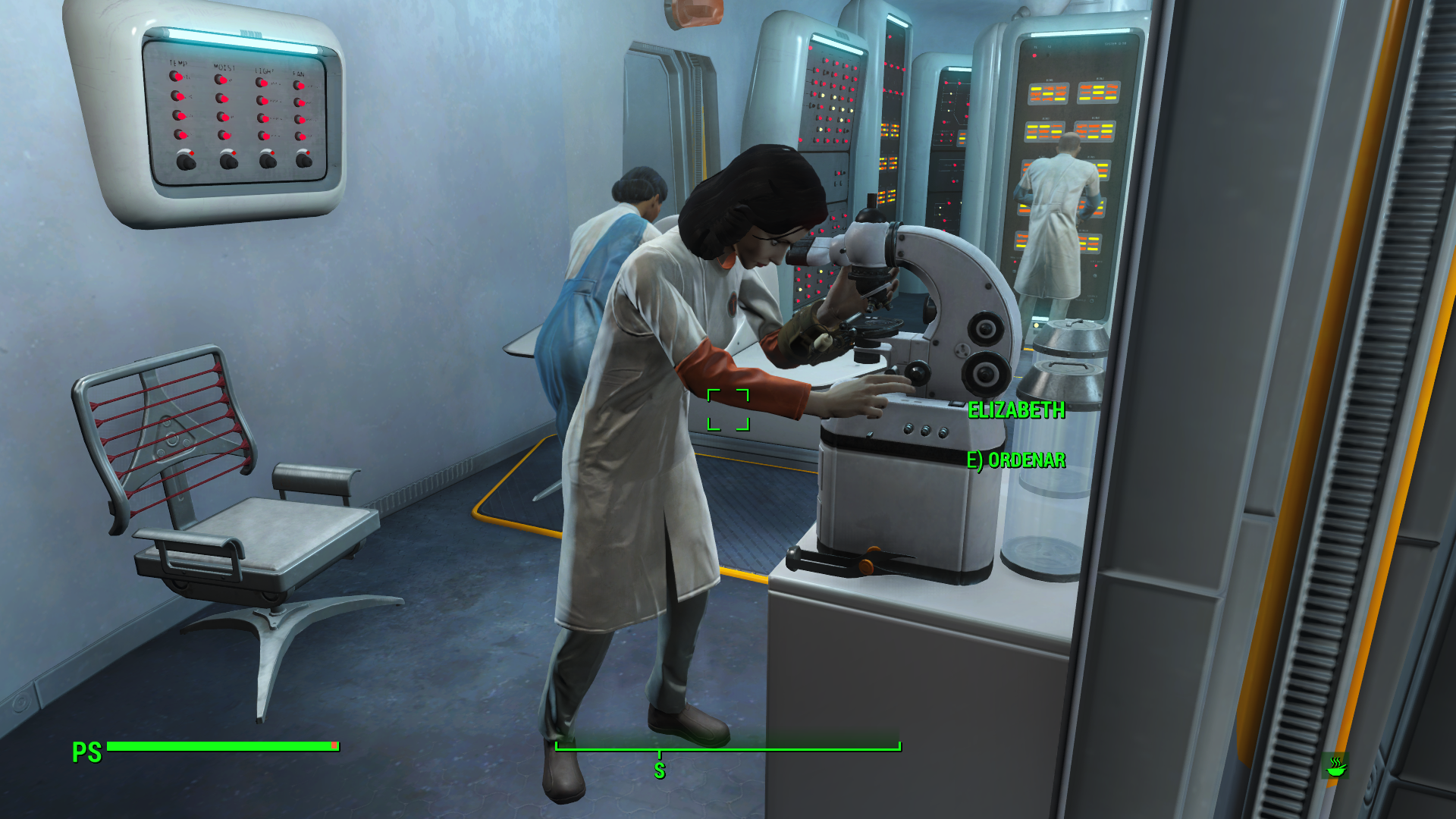Select the compass bar's S marker
The width and height of the screenshot is (1456, 819).
coord(660,770)
